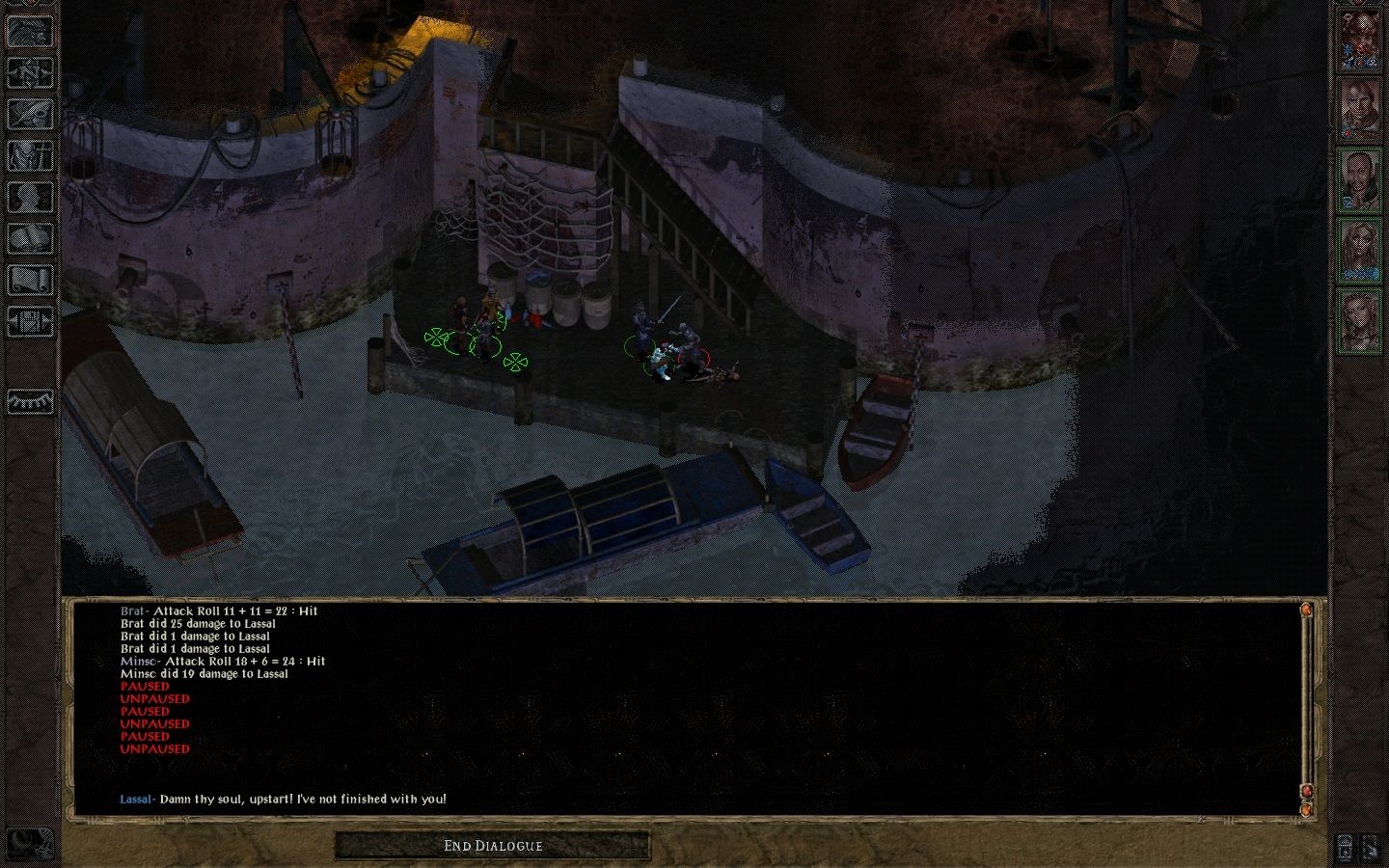Open the mage spellbook icon
1389x868 pixels.
pyautogui.click(x=30, y=238)
